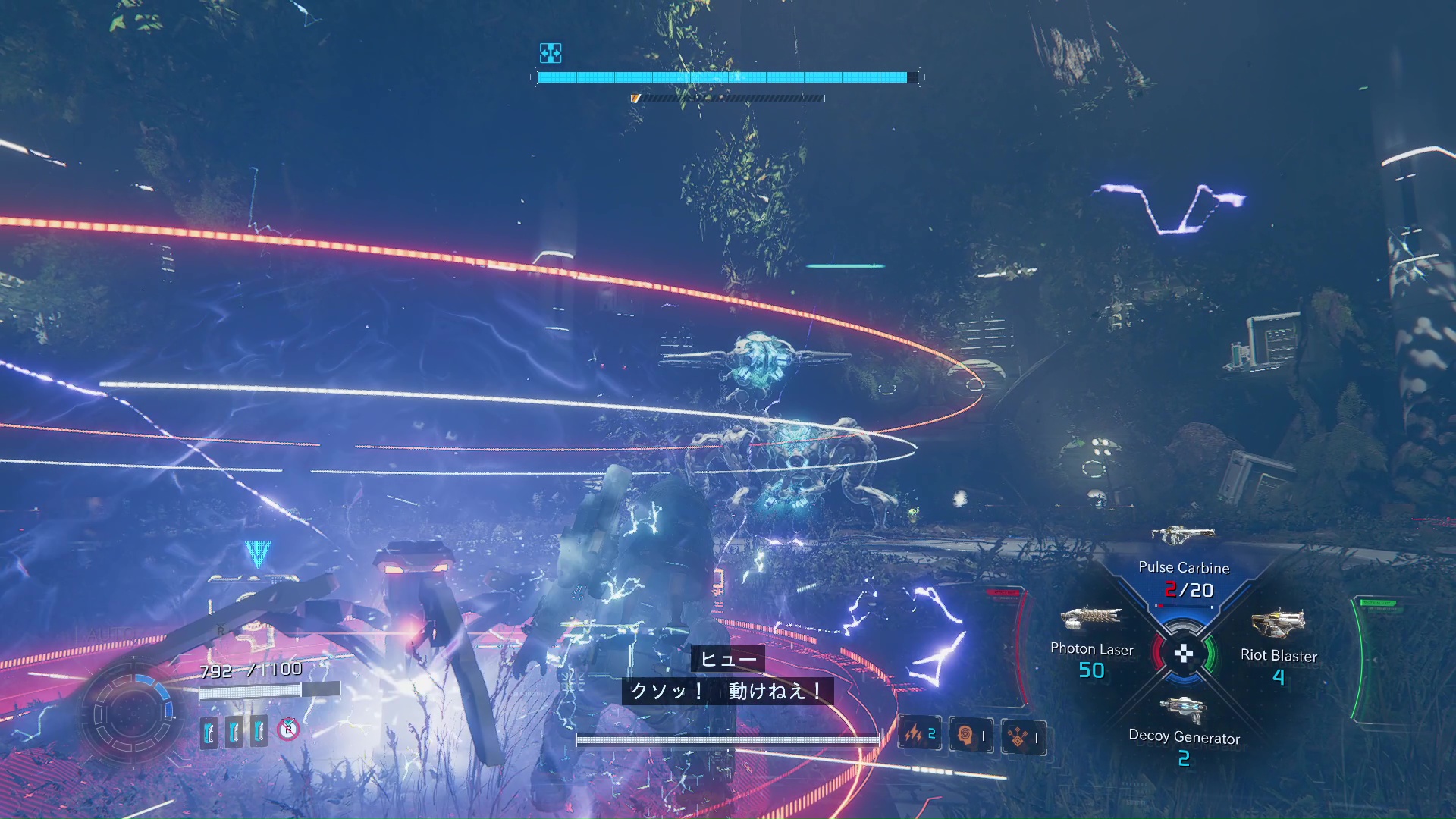
Task: Switch to the Photon Laser weapon
Action: 1091,619
